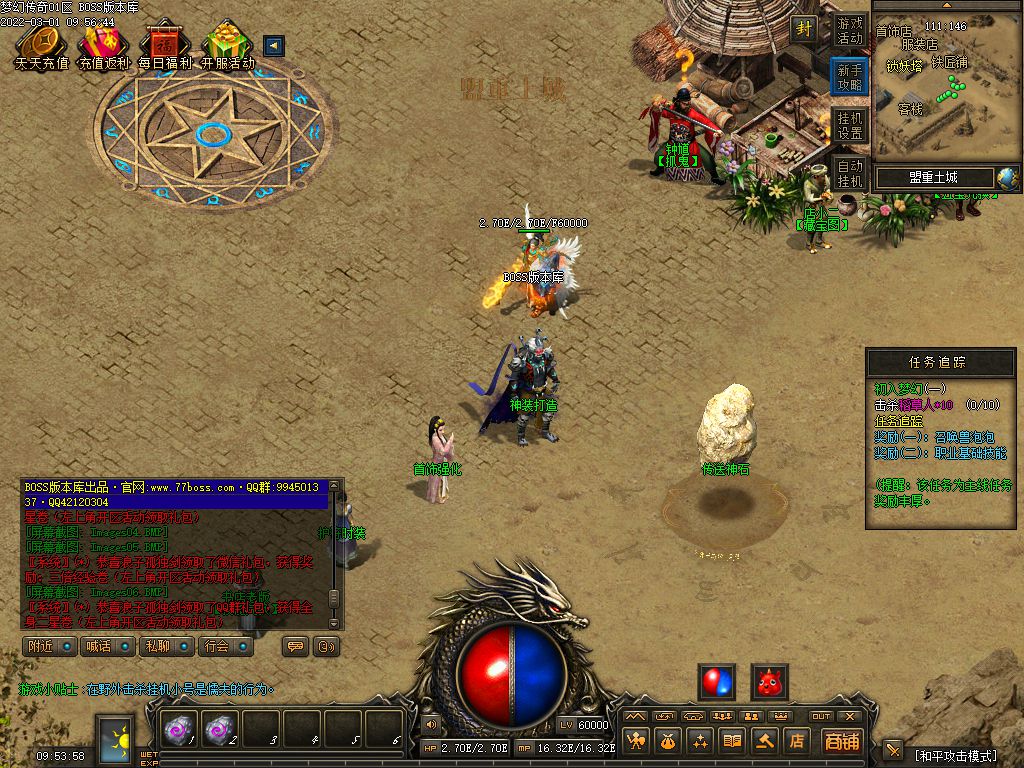Open the 新手攻略 beginner guide
Screen dimensions: 1024x768
849,77
